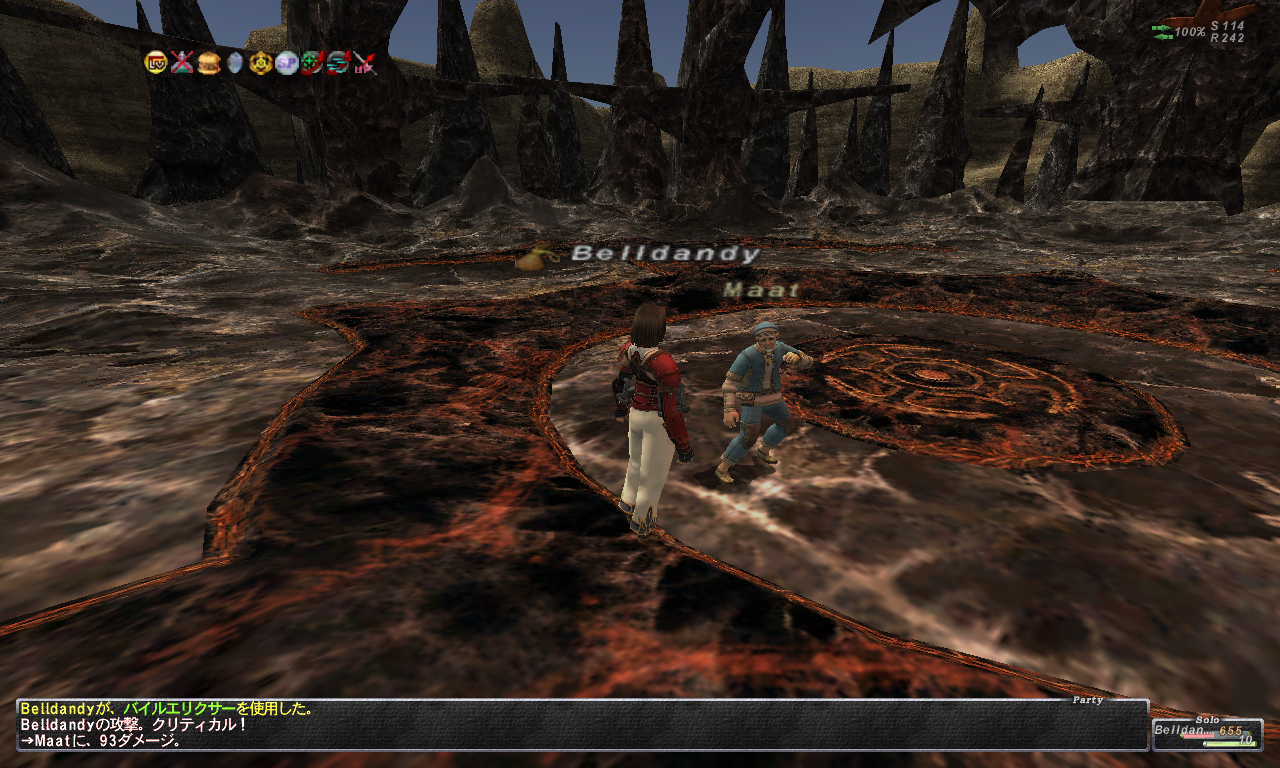Click the battle chat log window
Screen dimensions: 1280x768
coord(582,725)
